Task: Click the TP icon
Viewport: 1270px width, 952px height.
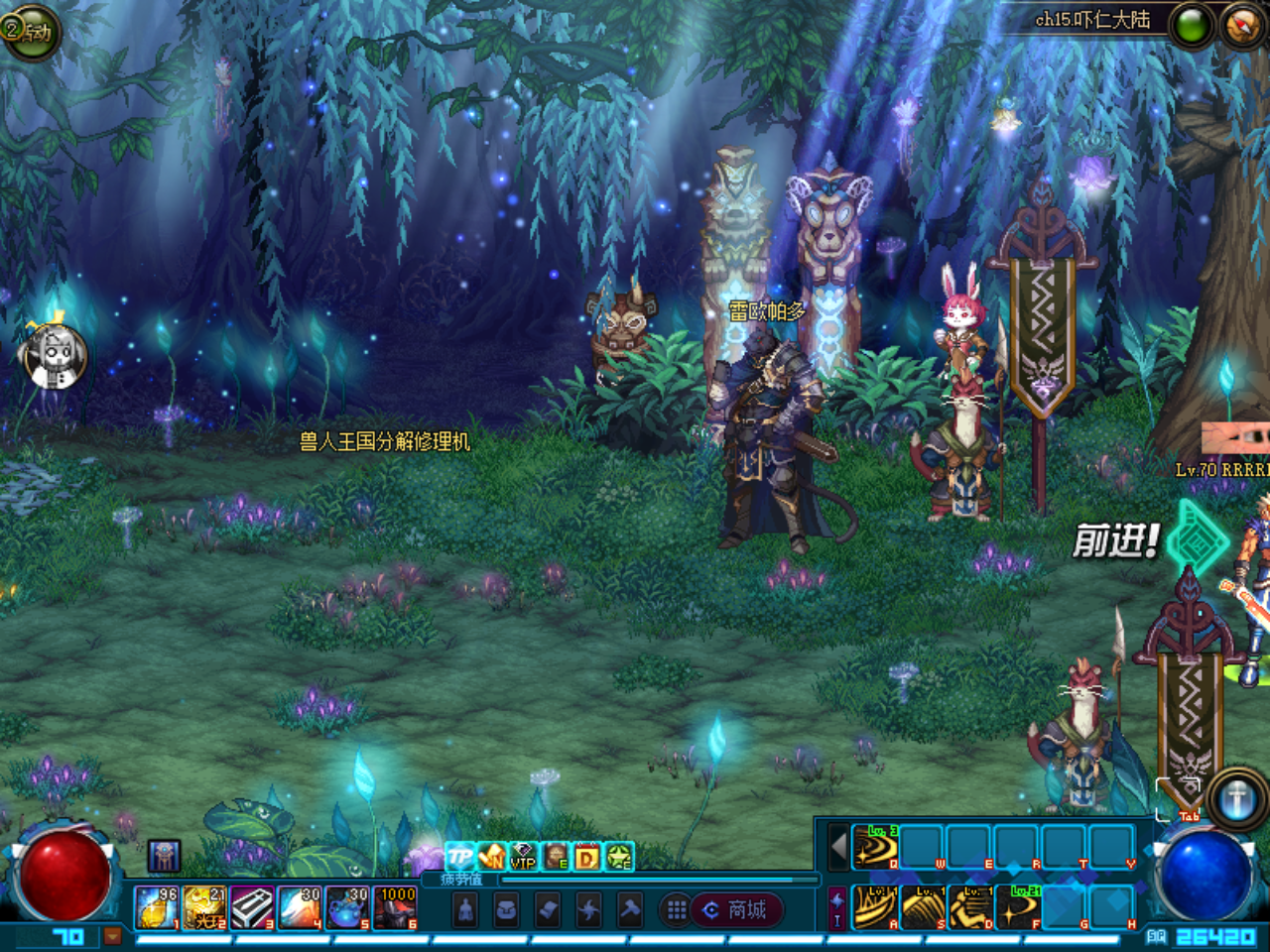Action: tap(459, 856)
